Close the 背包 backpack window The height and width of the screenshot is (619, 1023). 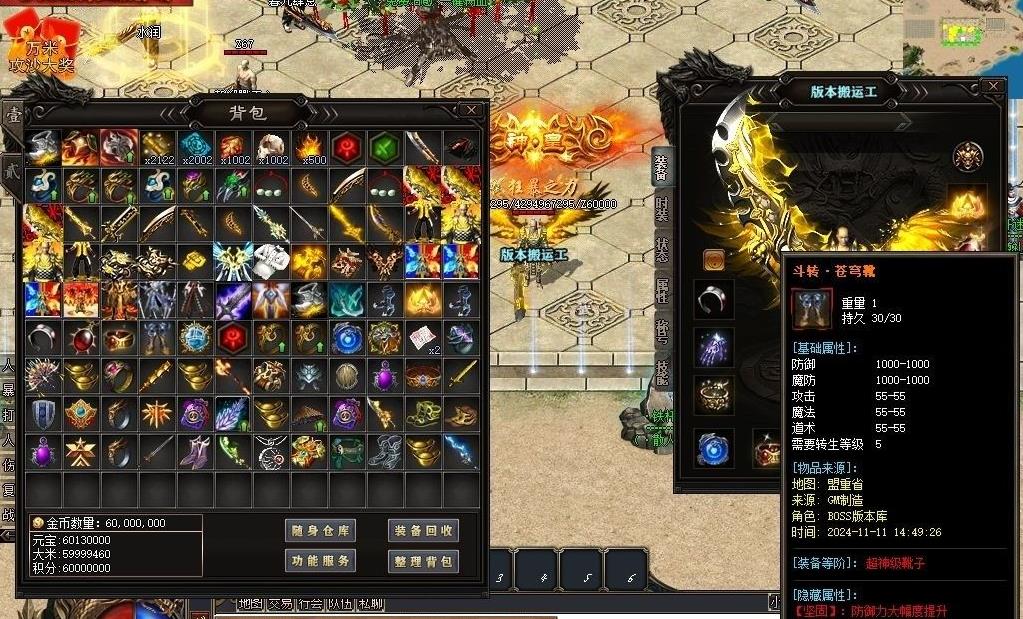point(470,110)
